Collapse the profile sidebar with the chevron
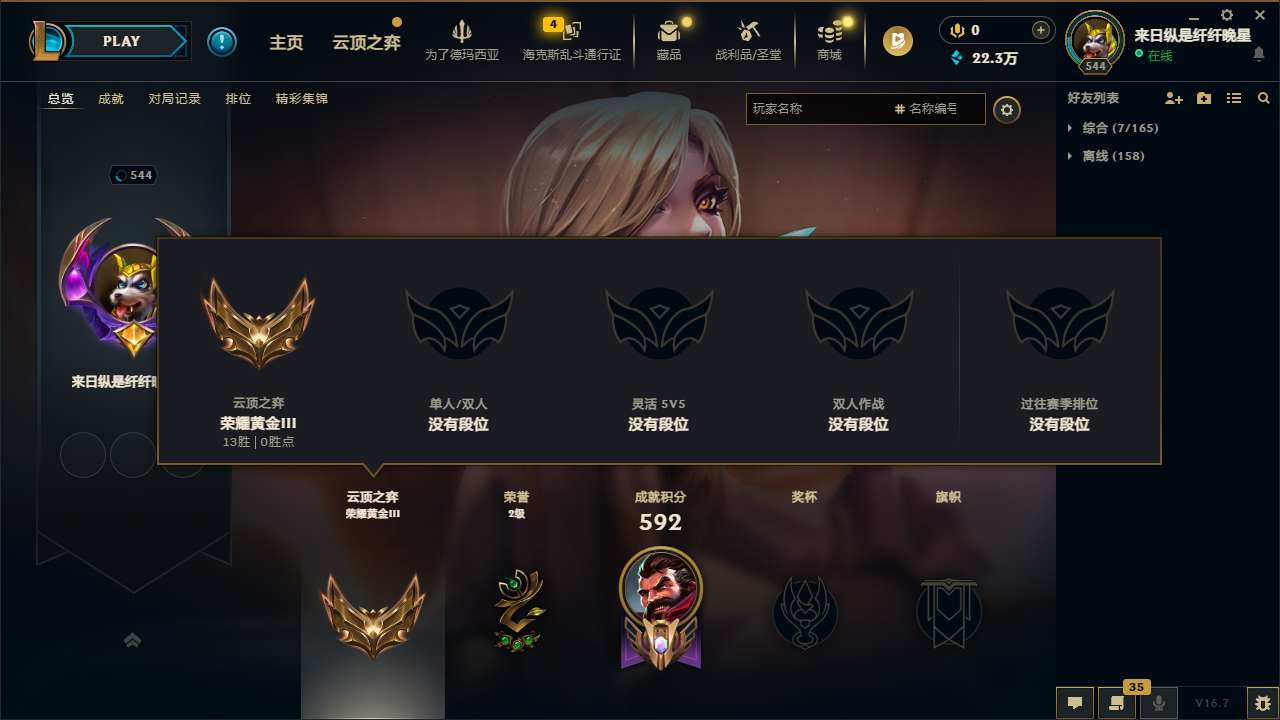 (133, 640)
